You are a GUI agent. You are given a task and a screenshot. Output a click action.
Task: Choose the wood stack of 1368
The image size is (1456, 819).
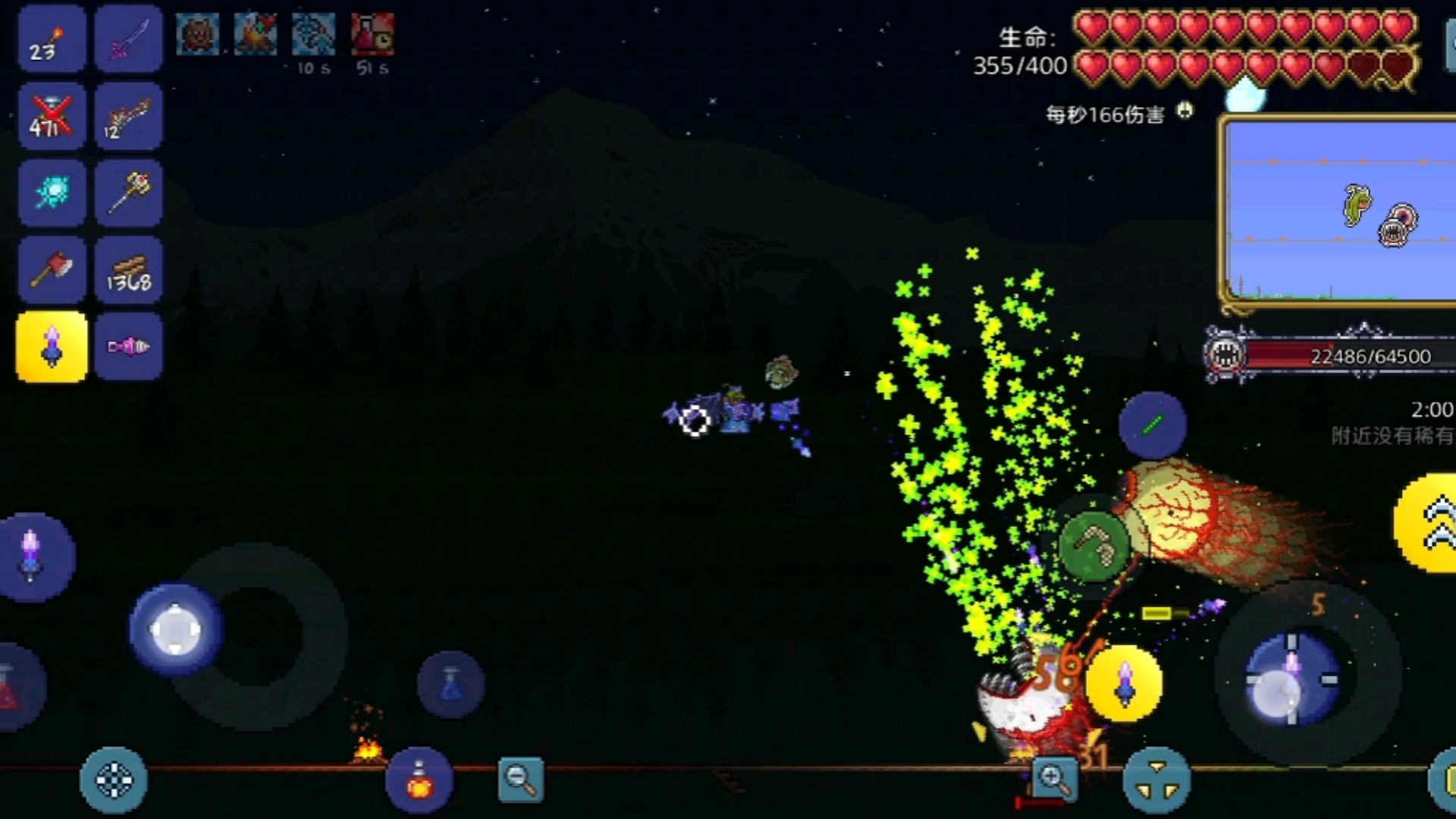(x=129, y=270)
